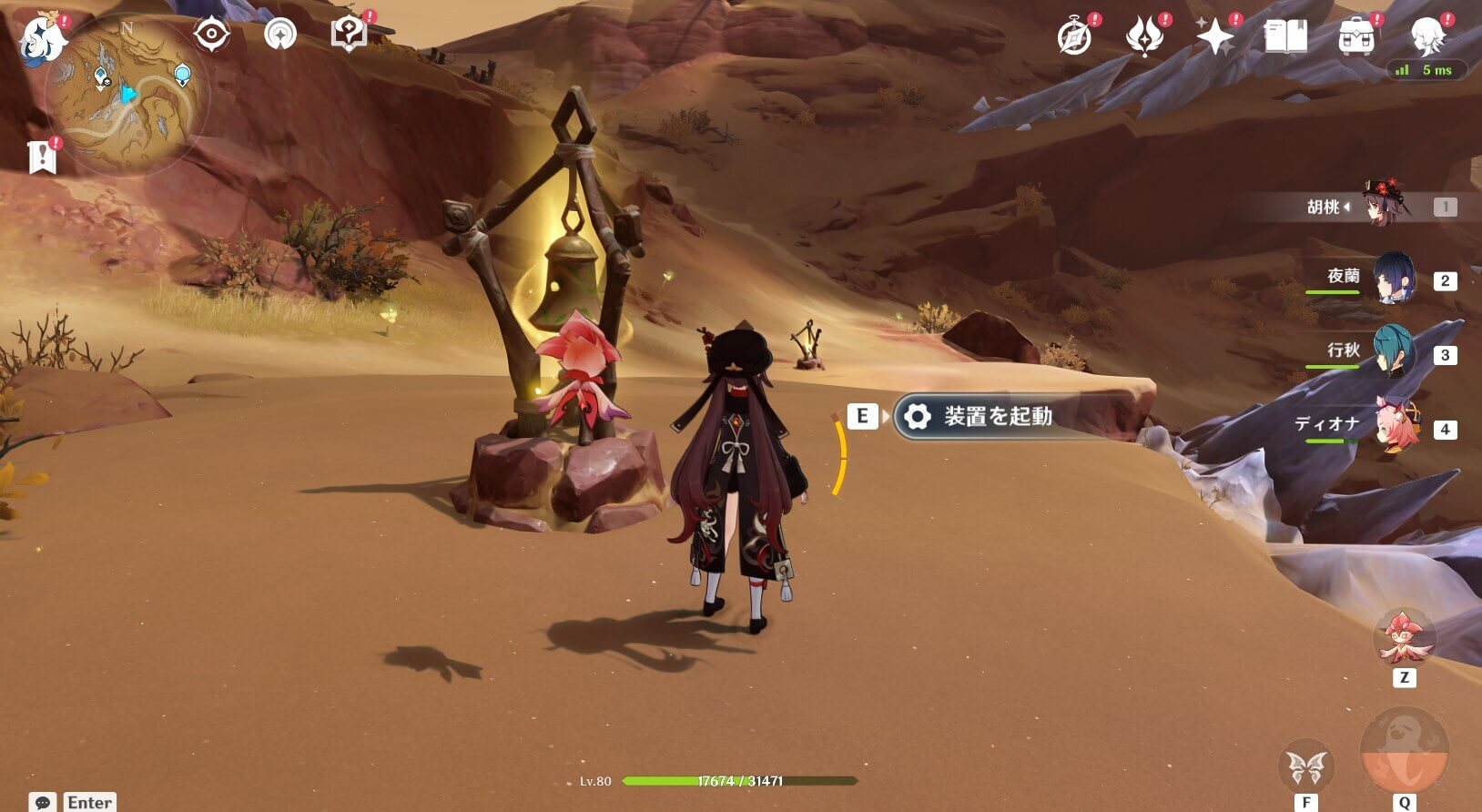Open the quest exclamation bookmark icon
This screenshot has height=812, width=1482.
tap(42, 157)
